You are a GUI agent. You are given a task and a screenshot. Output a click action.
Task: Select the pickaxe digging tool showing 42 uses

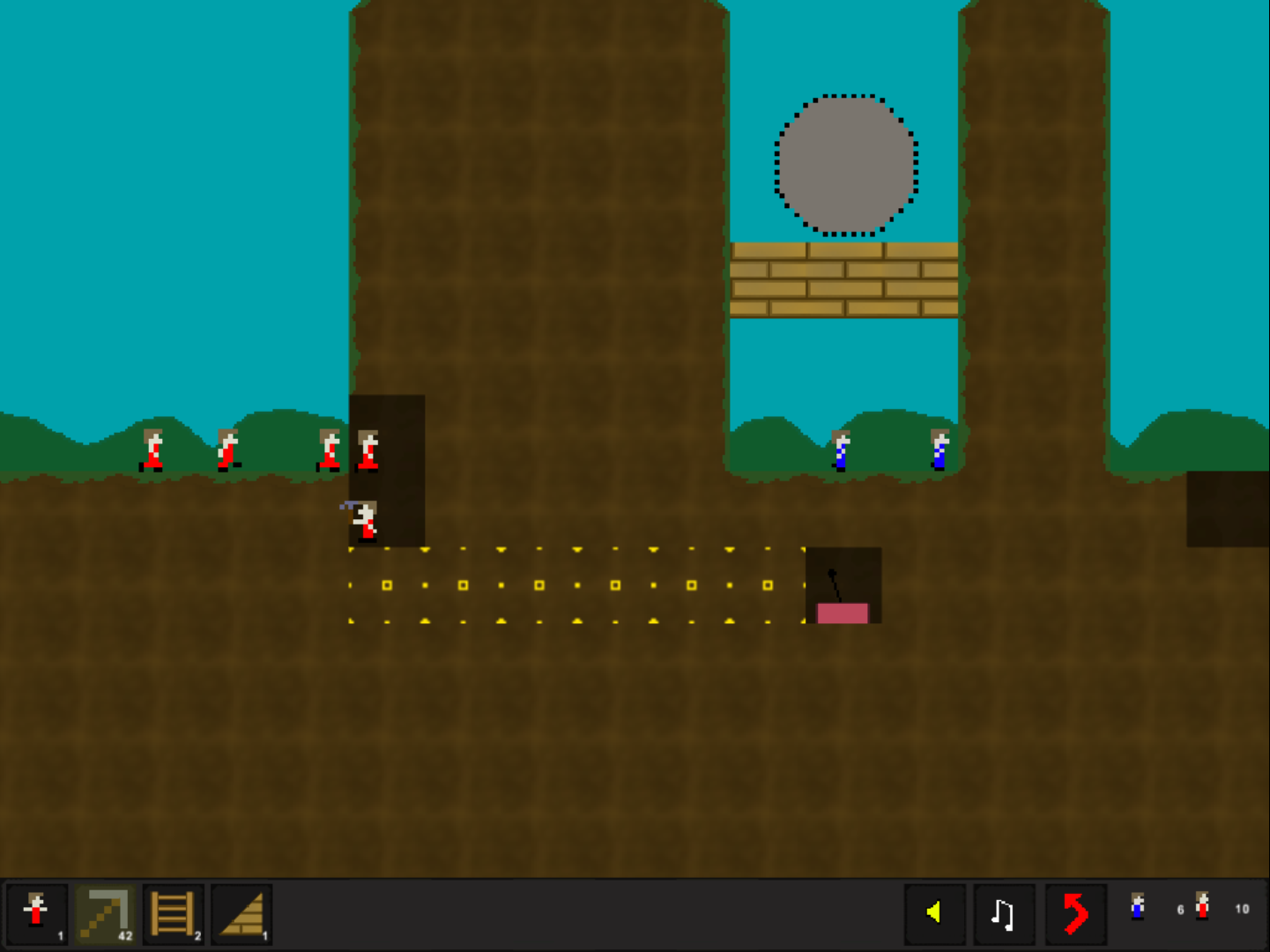pyautogui.click(x=105, y=914)
